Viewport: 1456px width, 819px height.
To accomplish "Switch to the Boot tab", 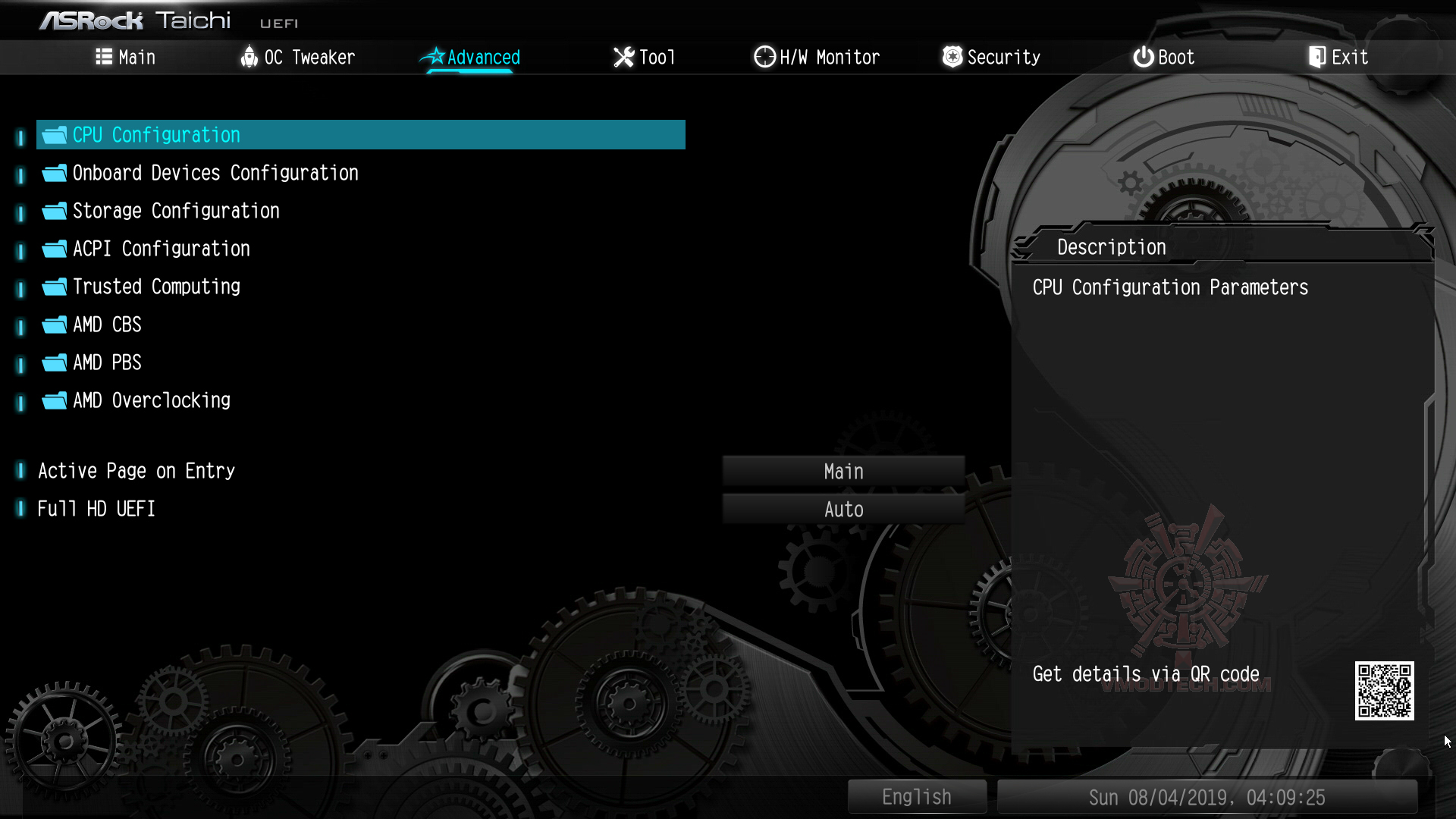I will 1163,57.
